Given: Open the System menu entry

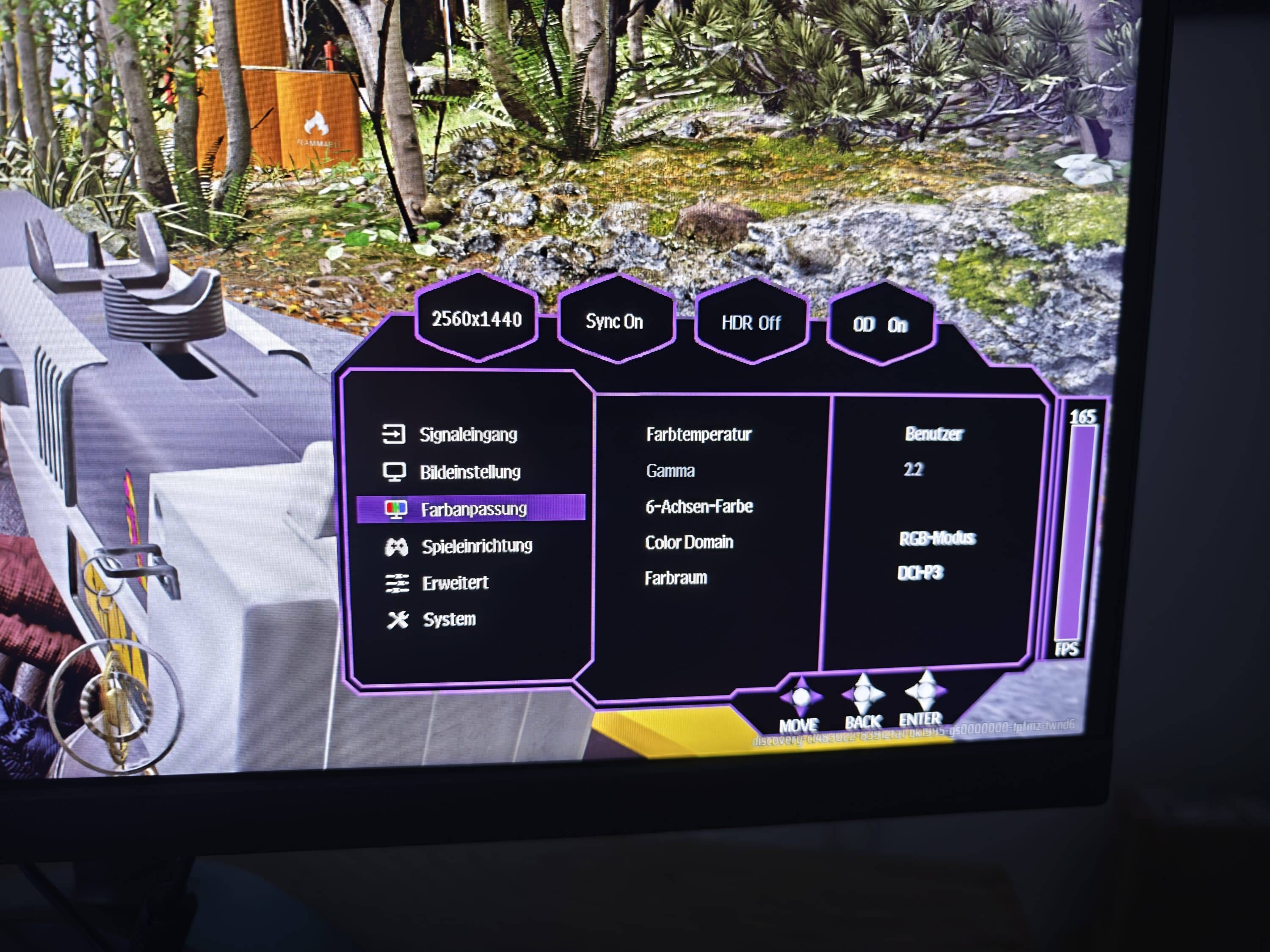Looking at the screenshot, I should click(449, 619).
